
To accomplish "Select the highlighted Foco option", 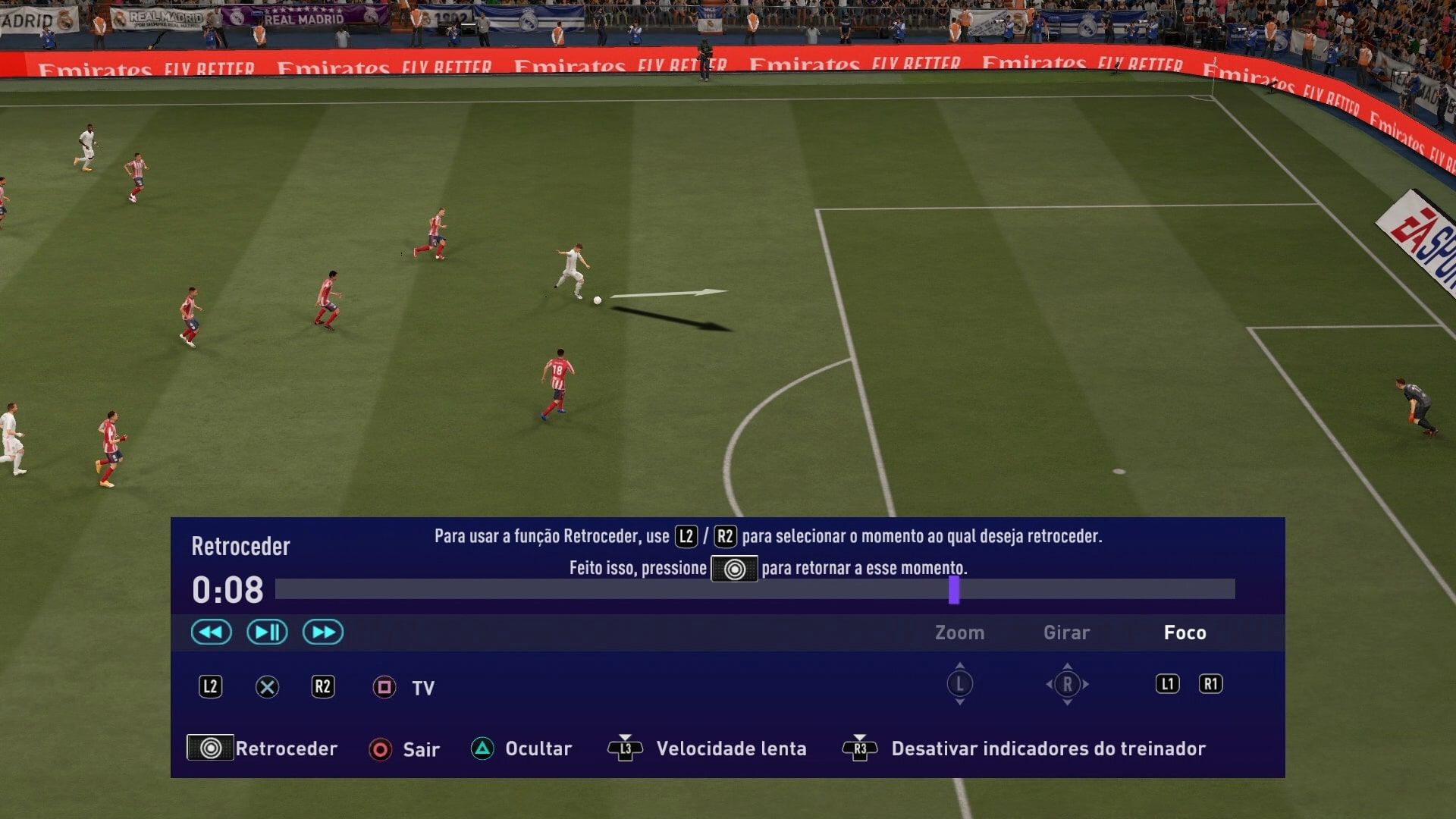I will [x=1185, y=632].
